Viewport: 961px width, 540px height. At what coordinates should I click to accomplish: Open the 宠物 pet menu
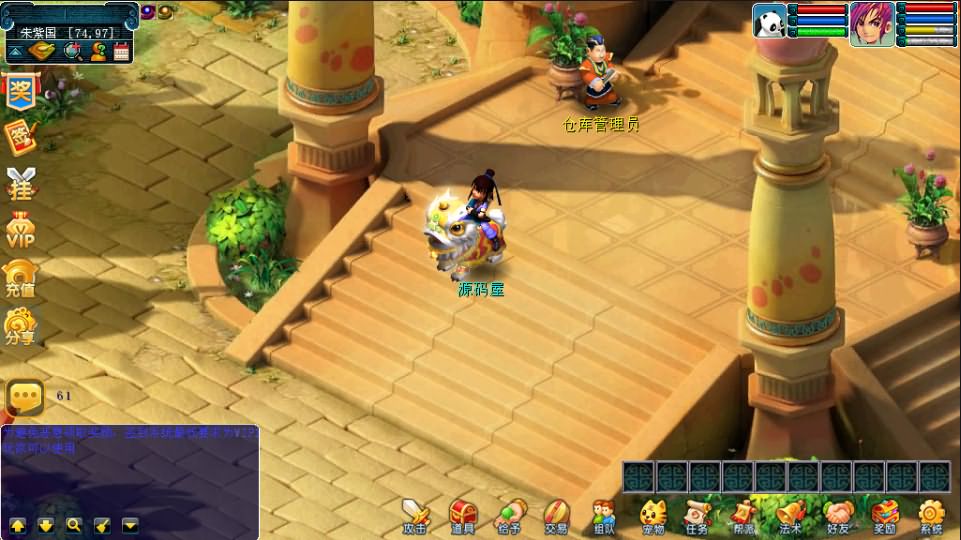click(x=653, y=516)
